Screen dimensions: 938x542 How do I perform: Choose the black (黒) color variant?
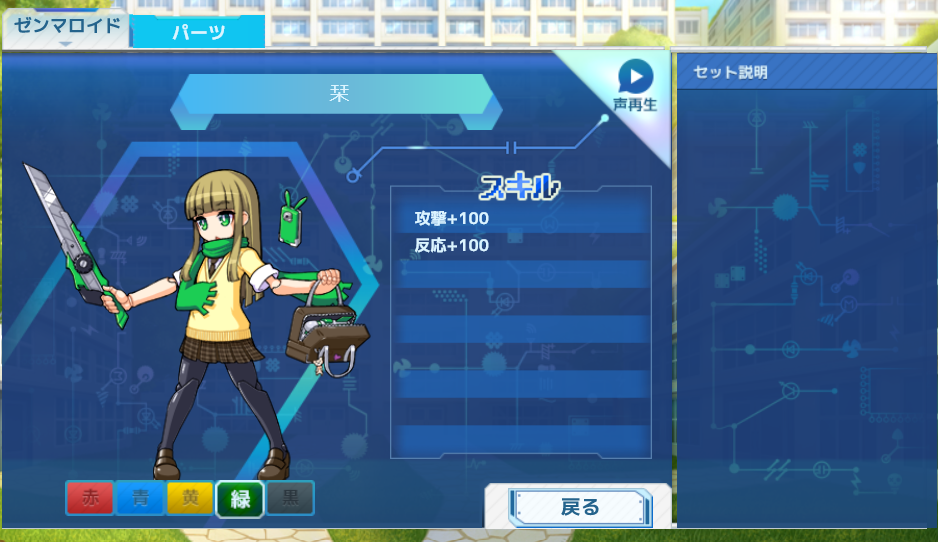tap(290, 498)
